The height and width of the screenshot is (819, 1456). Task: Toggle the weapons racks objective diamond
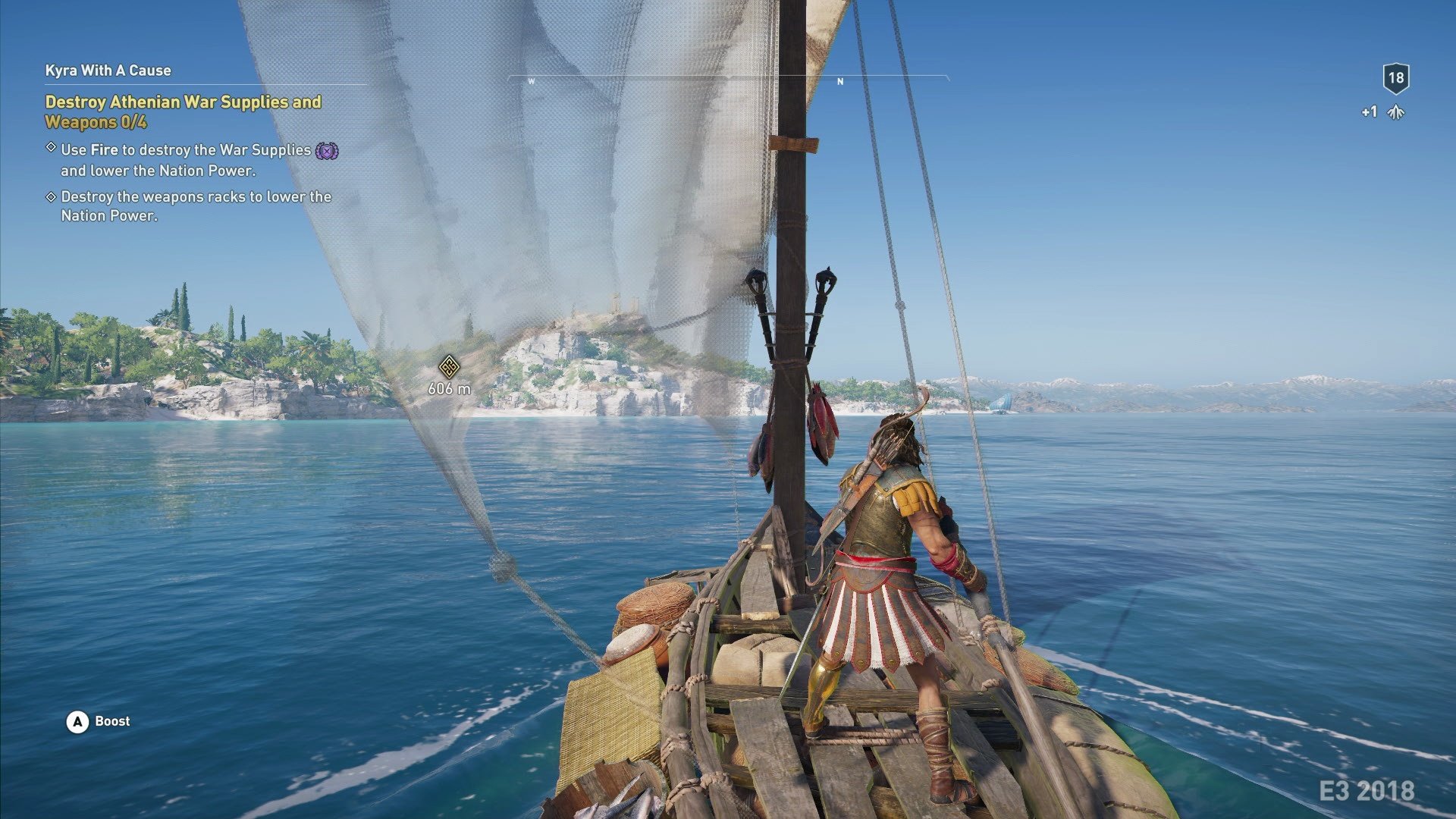[x=51, y=196]
